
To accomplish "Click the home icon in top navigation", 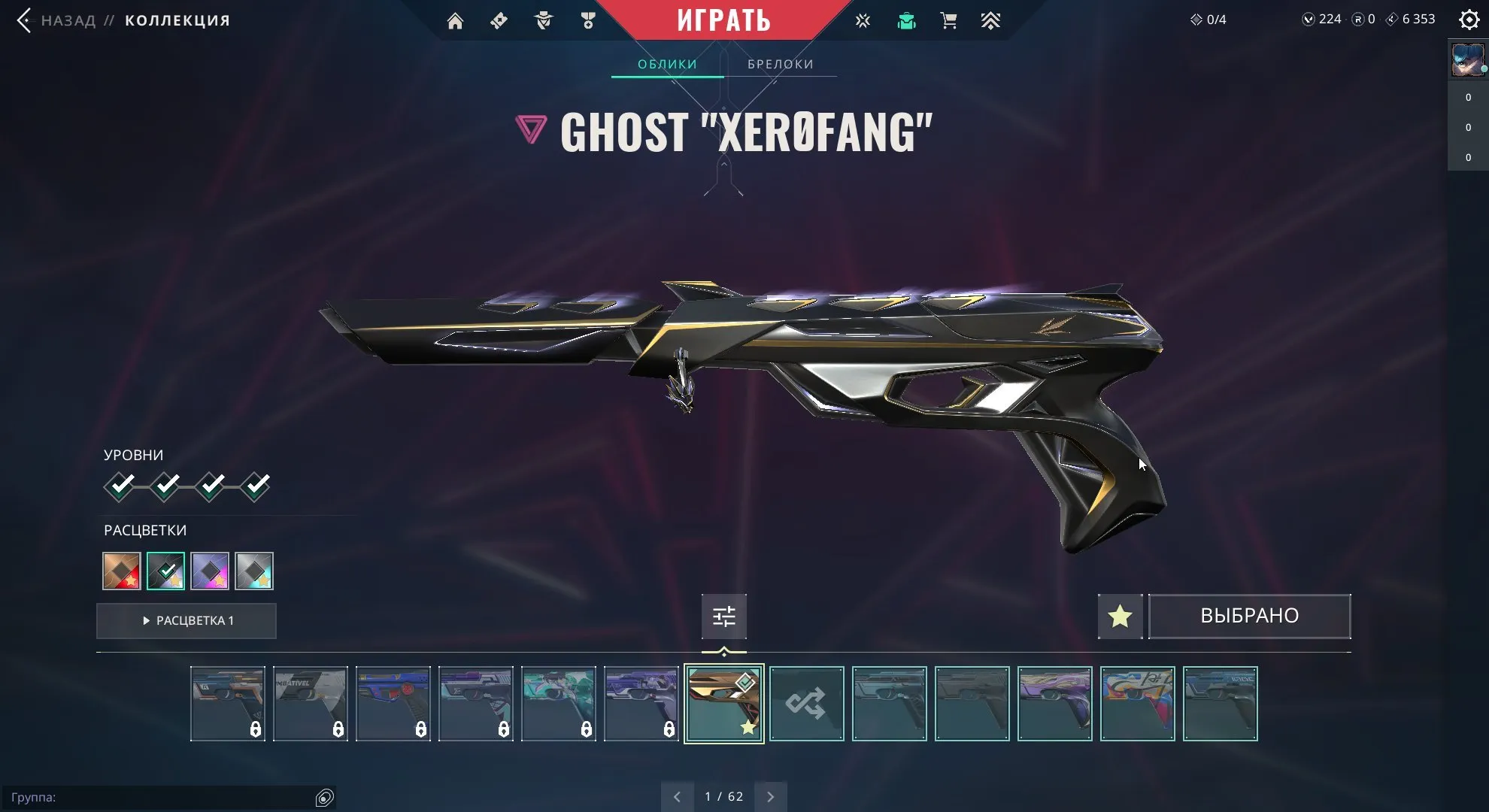I will click(455, 20).
